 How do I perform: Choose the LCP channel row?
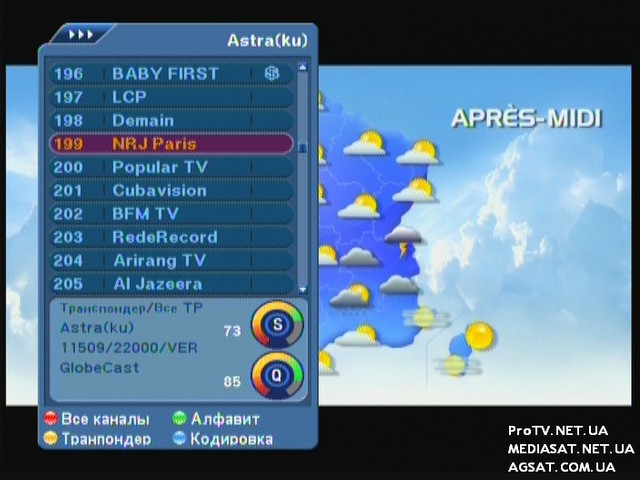170,97
